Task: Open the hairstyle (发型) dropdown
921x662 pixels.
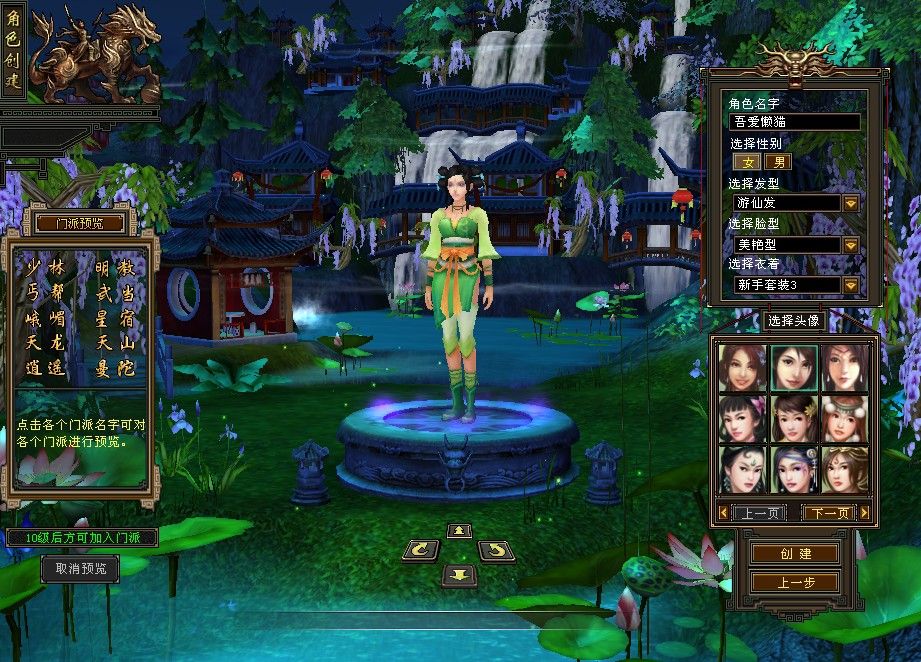Action: pyautogui.click(x=851, y=203)
